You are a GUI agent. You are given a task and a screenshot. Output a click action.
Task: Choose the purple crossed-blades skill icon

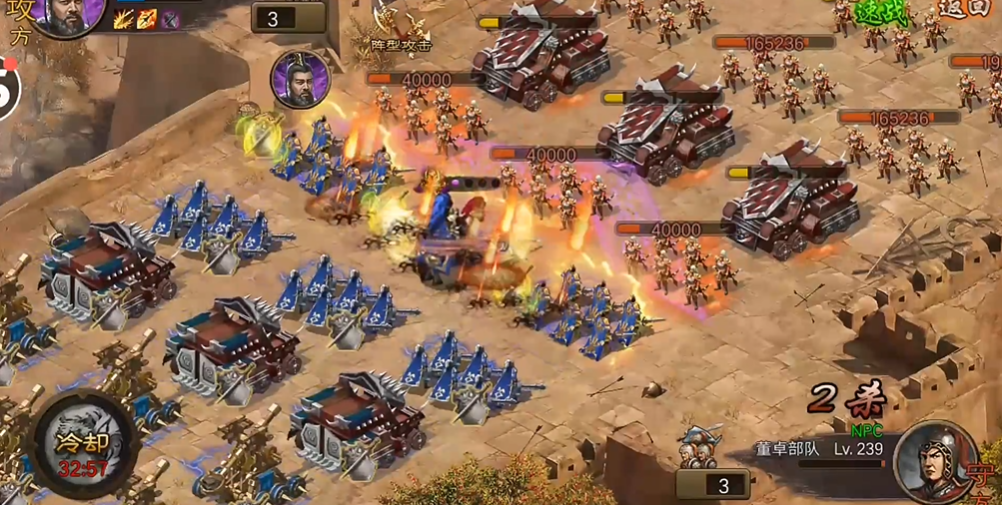coord(171,19)
